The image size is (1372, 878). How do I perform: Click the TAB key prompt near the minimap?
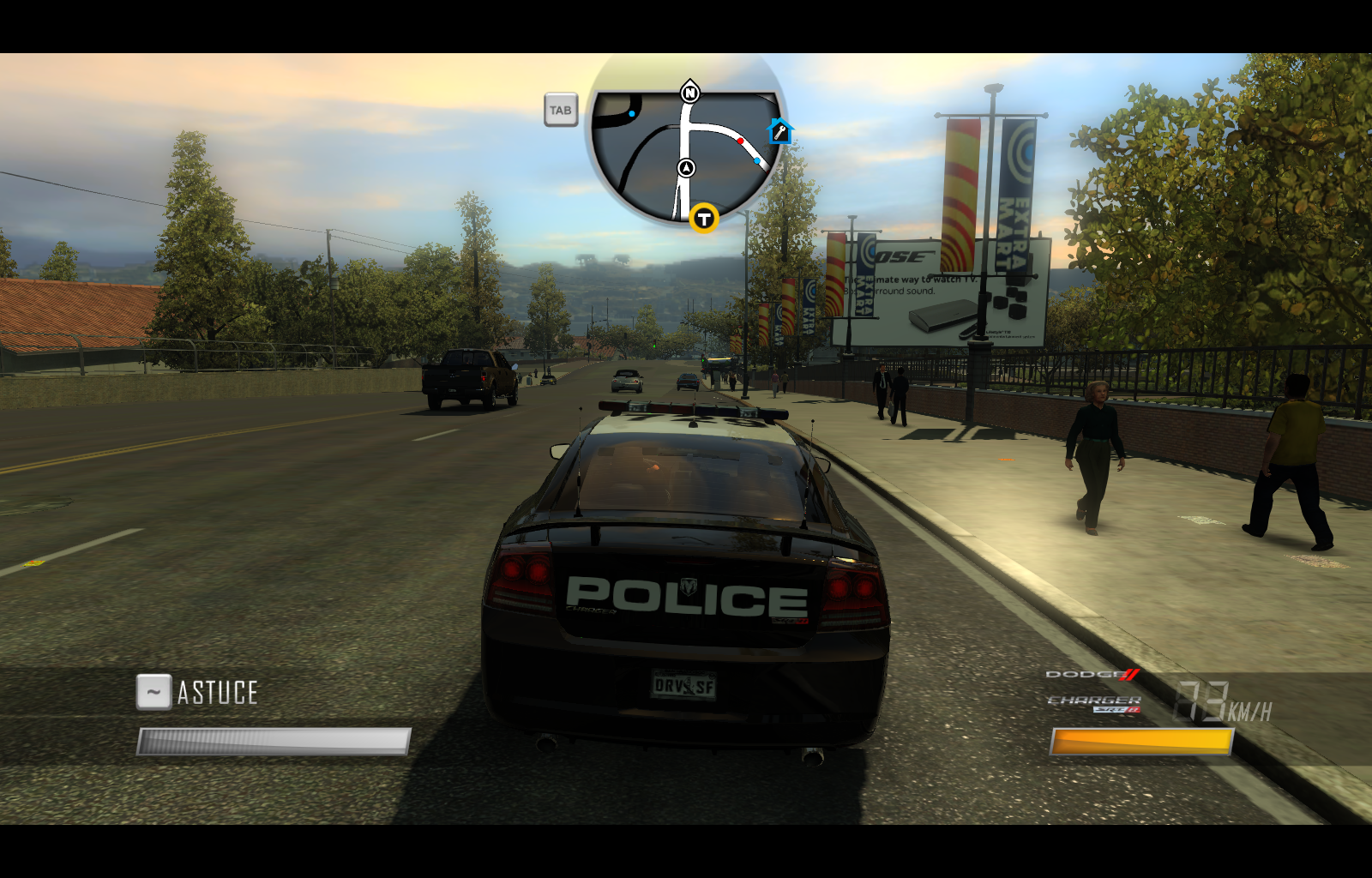(562, 110)
